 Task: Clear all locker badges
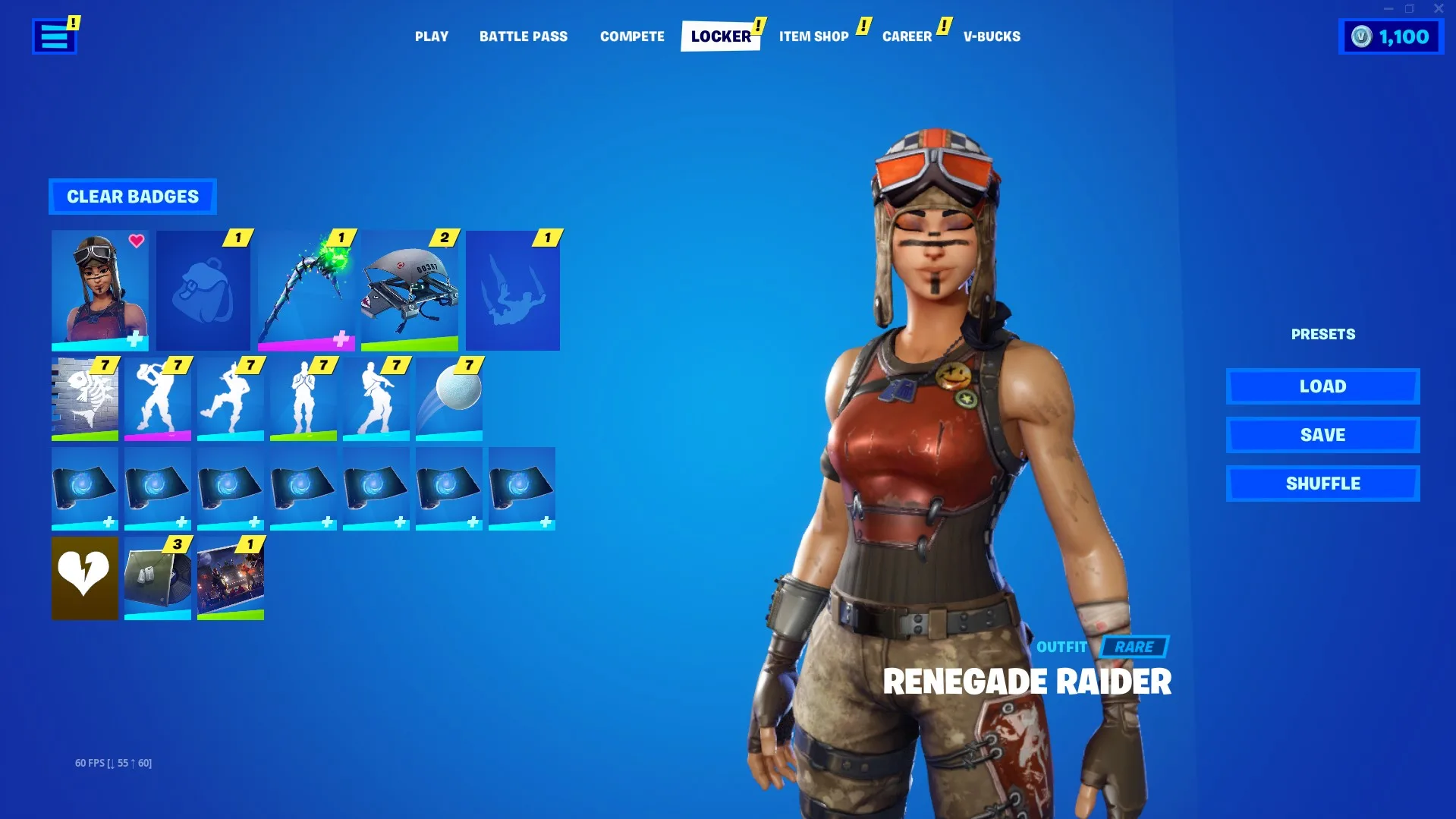tap(133, 197)
